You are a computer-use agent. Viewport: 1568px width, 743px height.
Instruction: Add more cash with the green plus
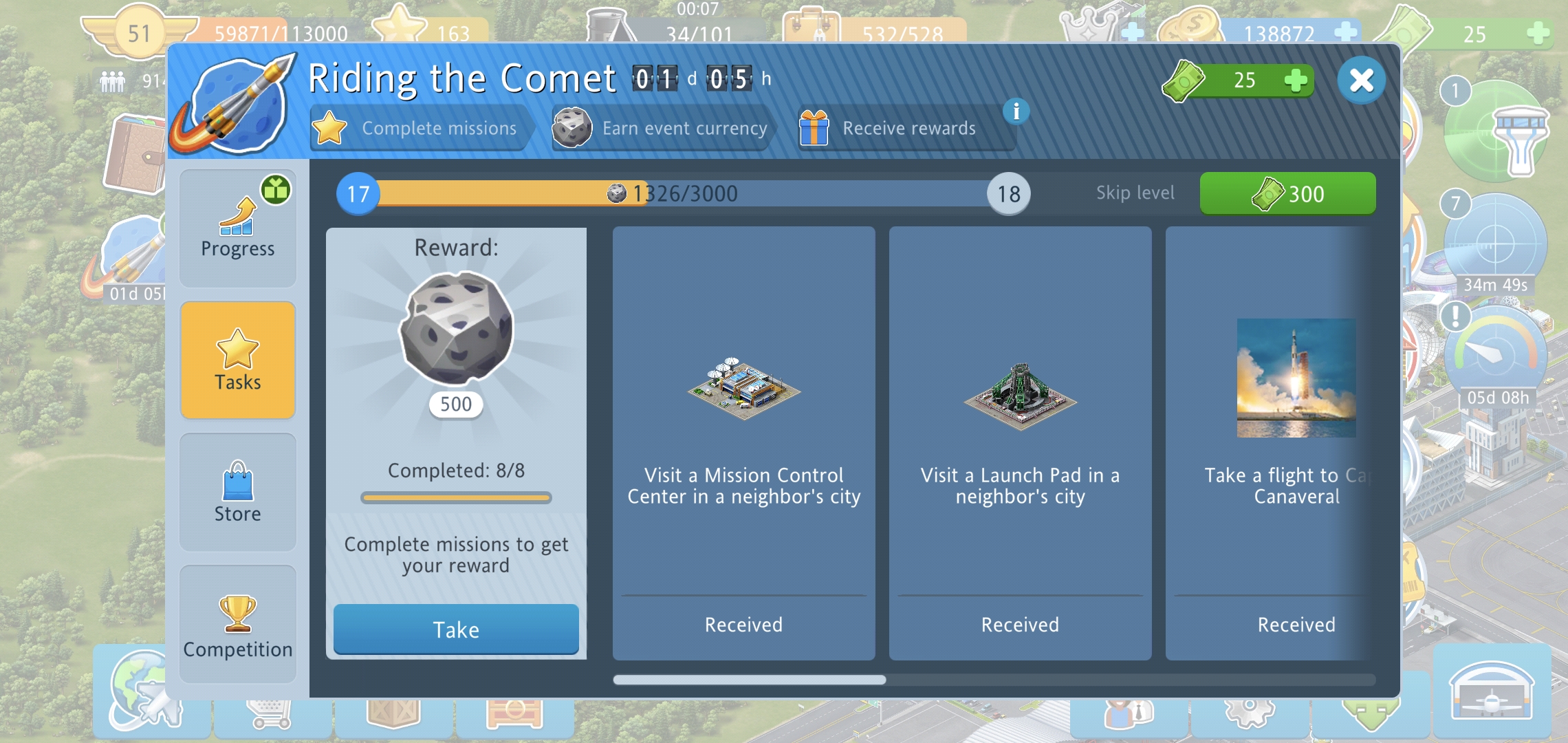tap(1296, 80)
